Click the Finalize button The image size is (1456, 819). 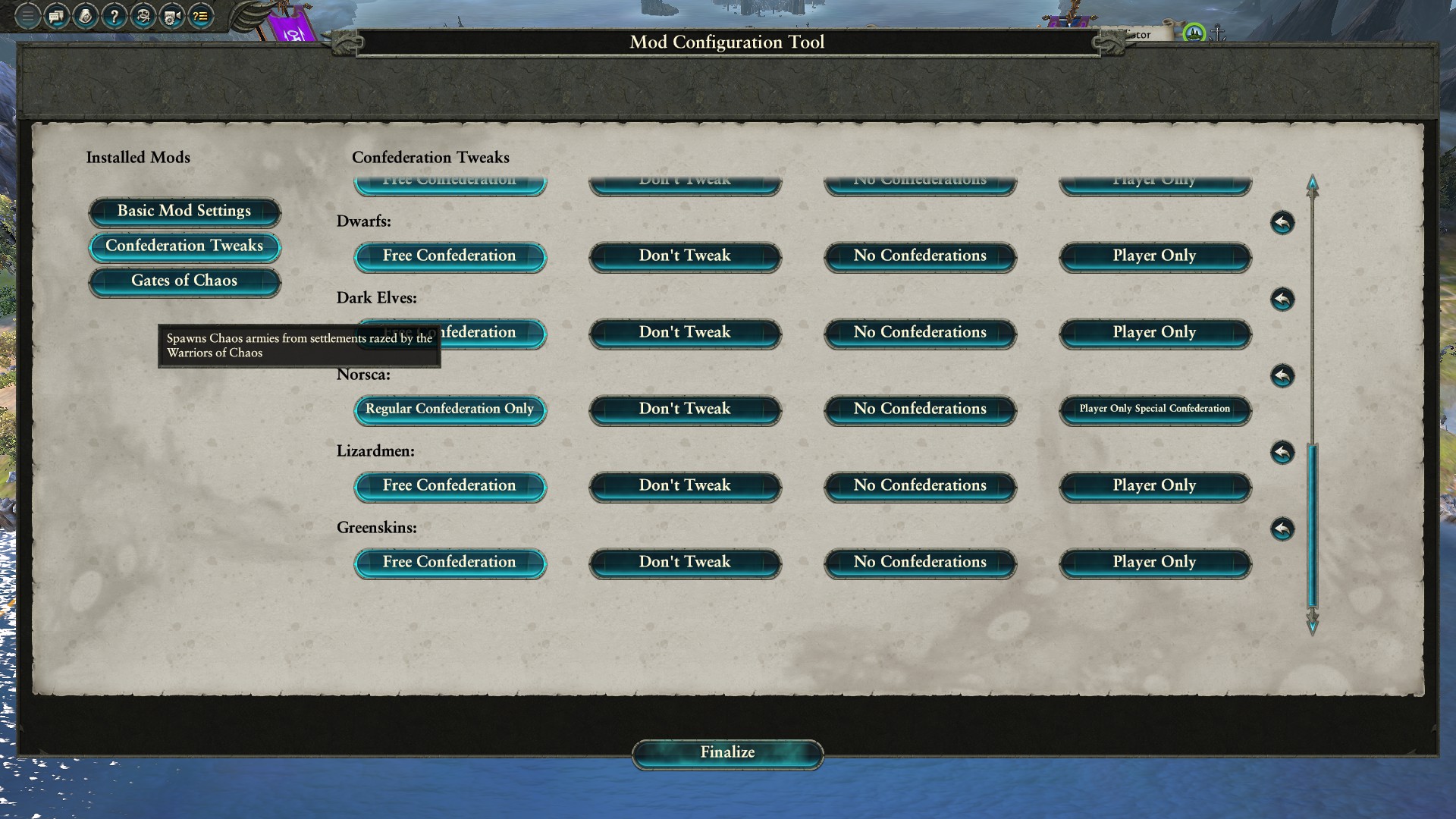pos(727,753)
